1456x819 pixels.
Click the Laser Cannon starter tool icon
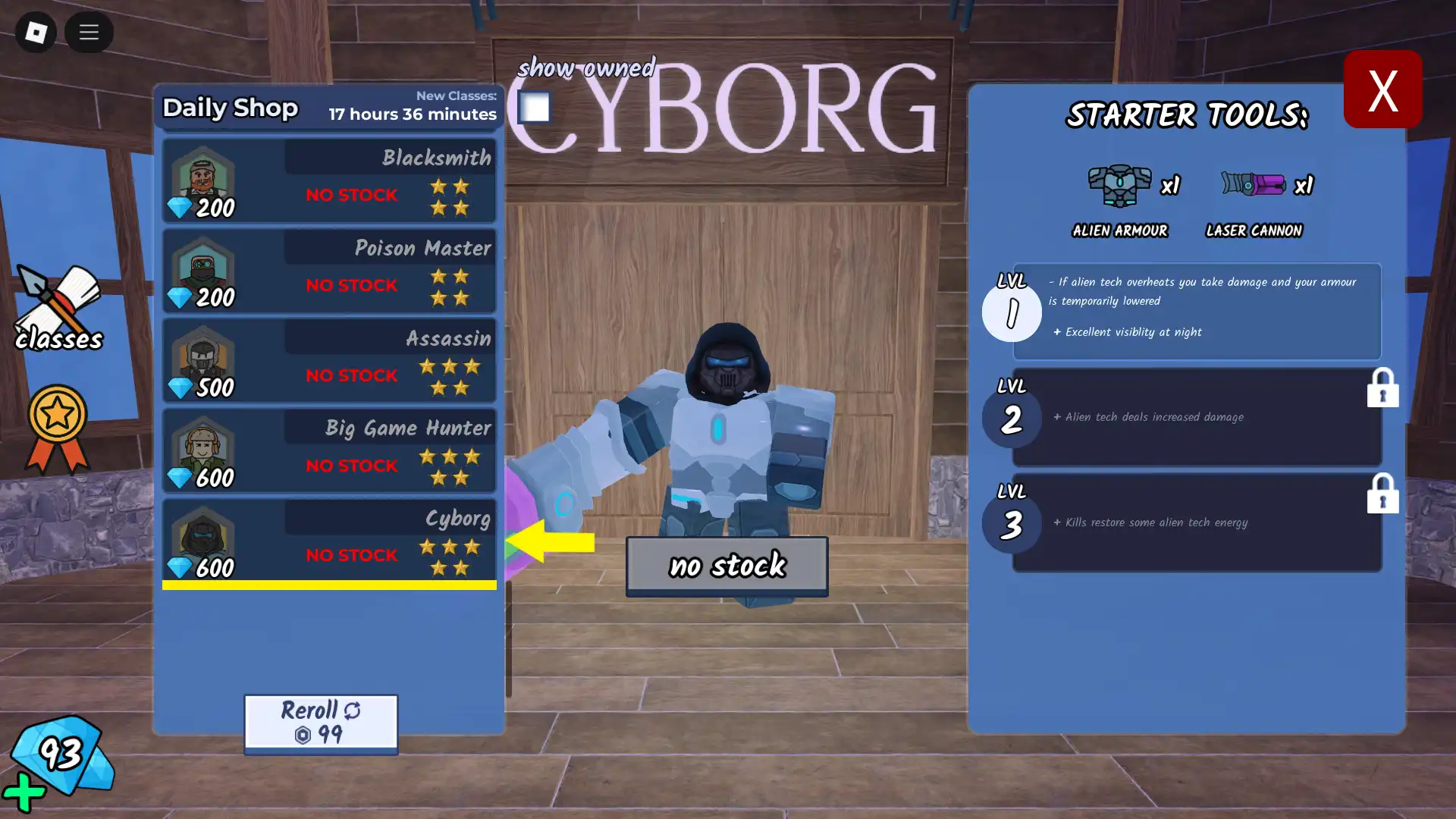1253,183
